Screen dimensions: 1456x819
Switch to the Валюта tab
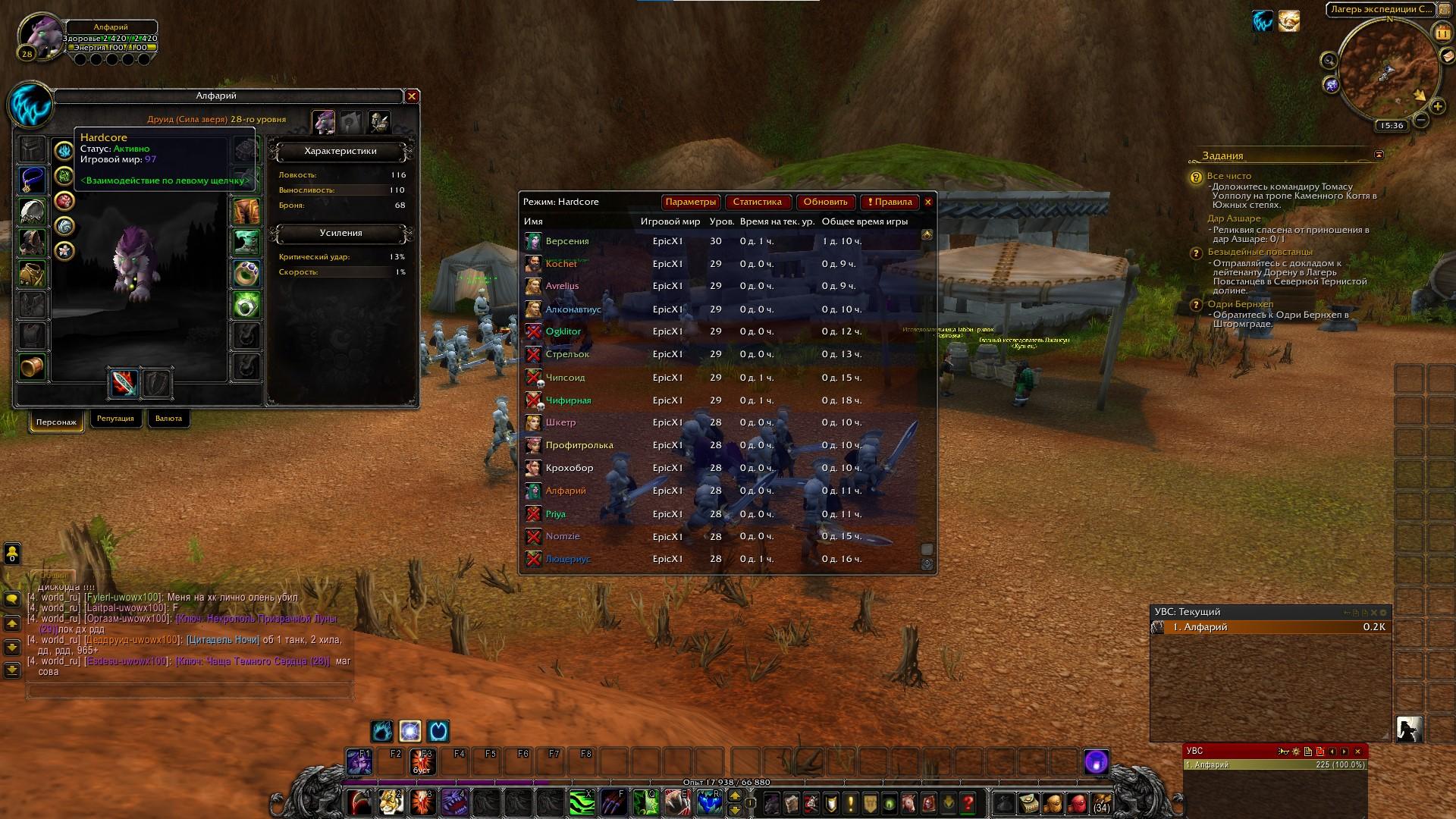click(168, 419)
